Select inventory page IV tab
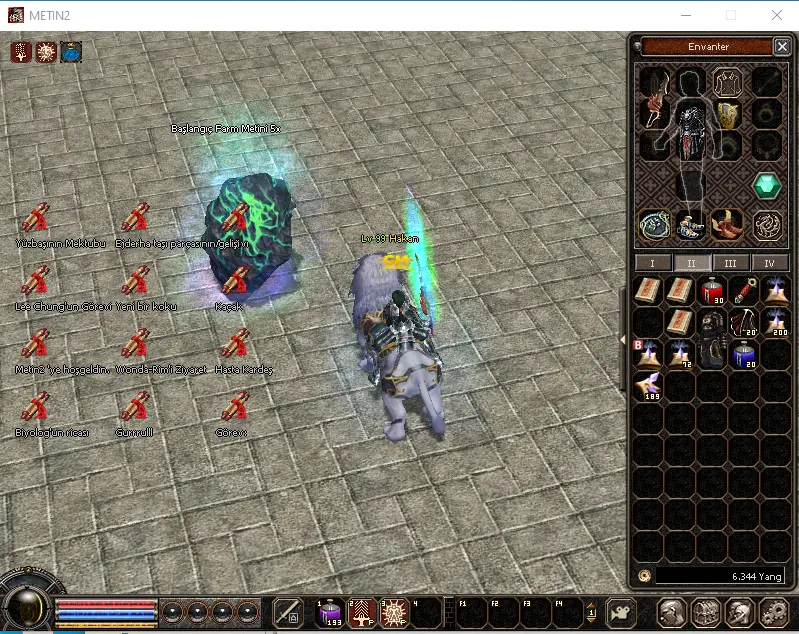The height and width of the screenshot is (634, 799). point(769,263)
